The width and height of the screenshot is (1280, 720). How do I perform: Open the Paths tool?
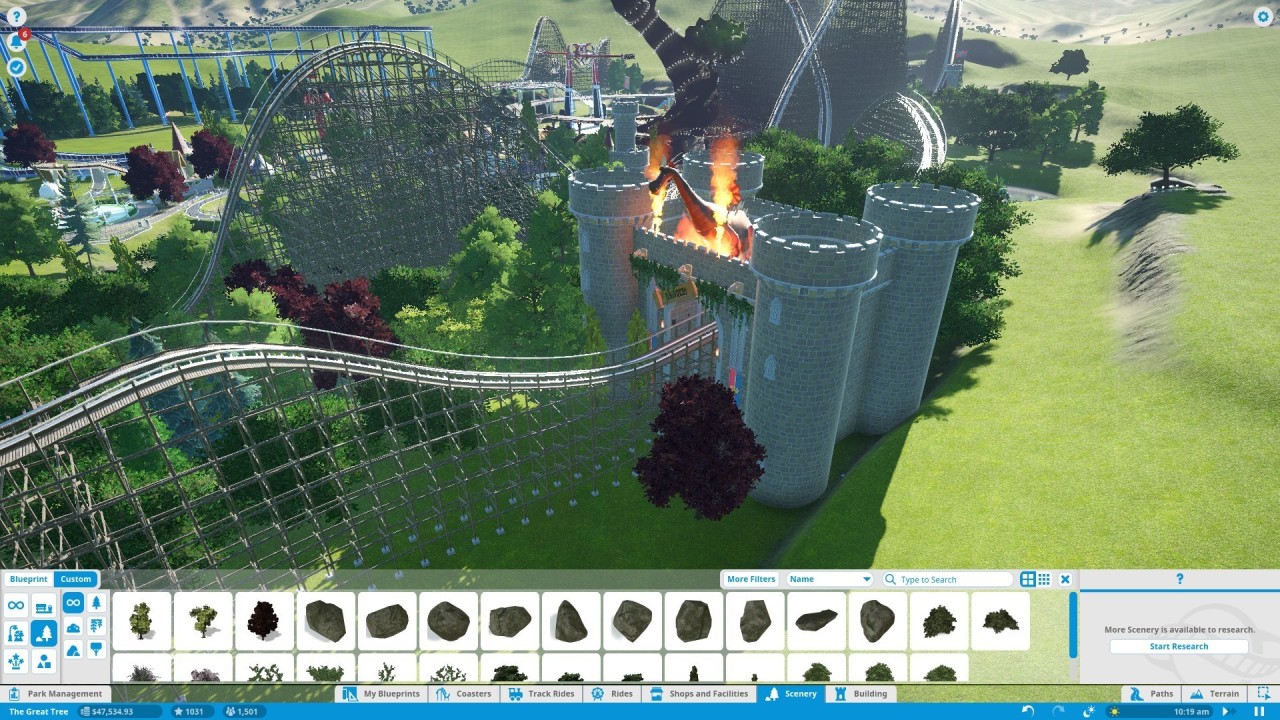[1152, 693]
